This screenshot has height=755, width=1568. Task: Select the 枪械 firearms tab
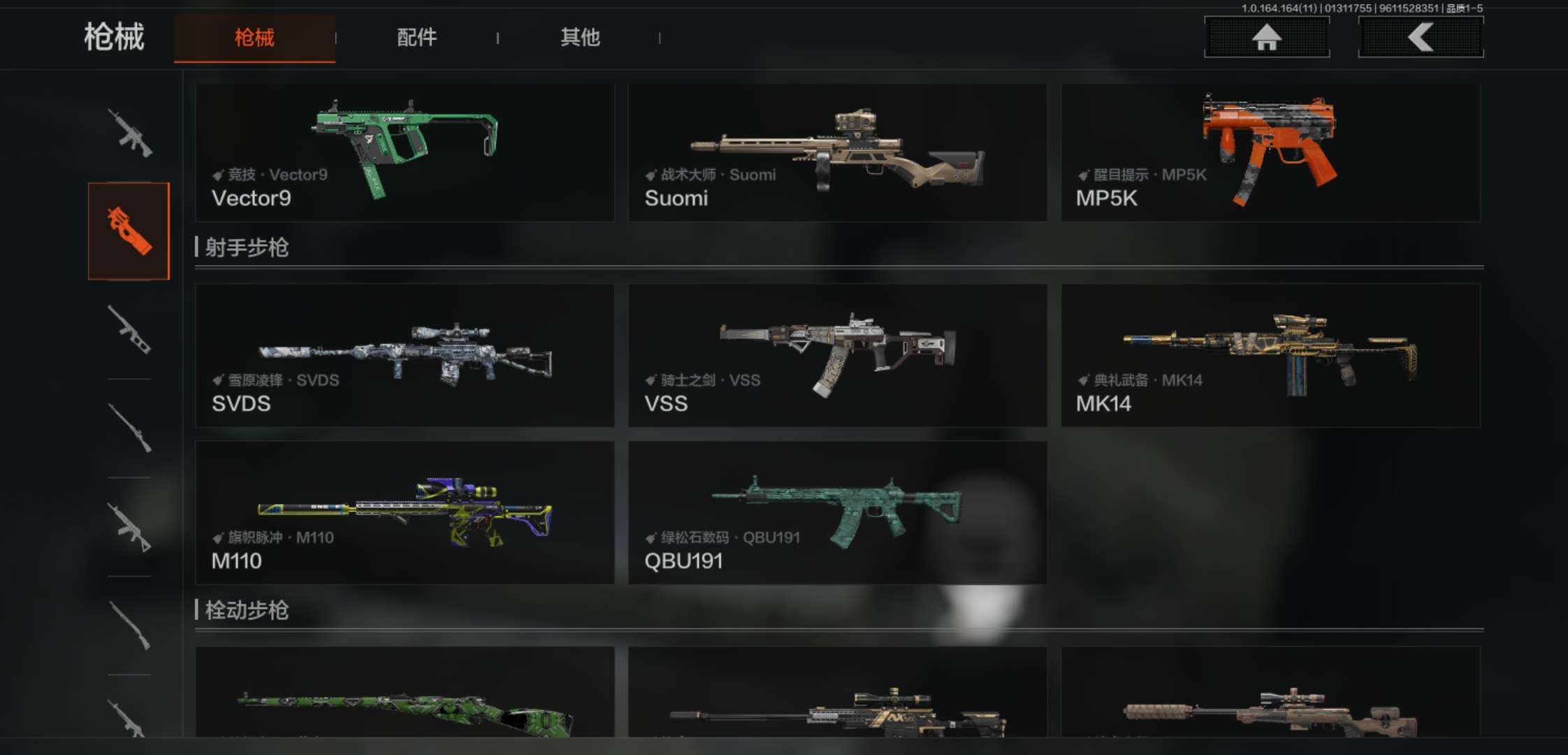click(x=254, y=38)
